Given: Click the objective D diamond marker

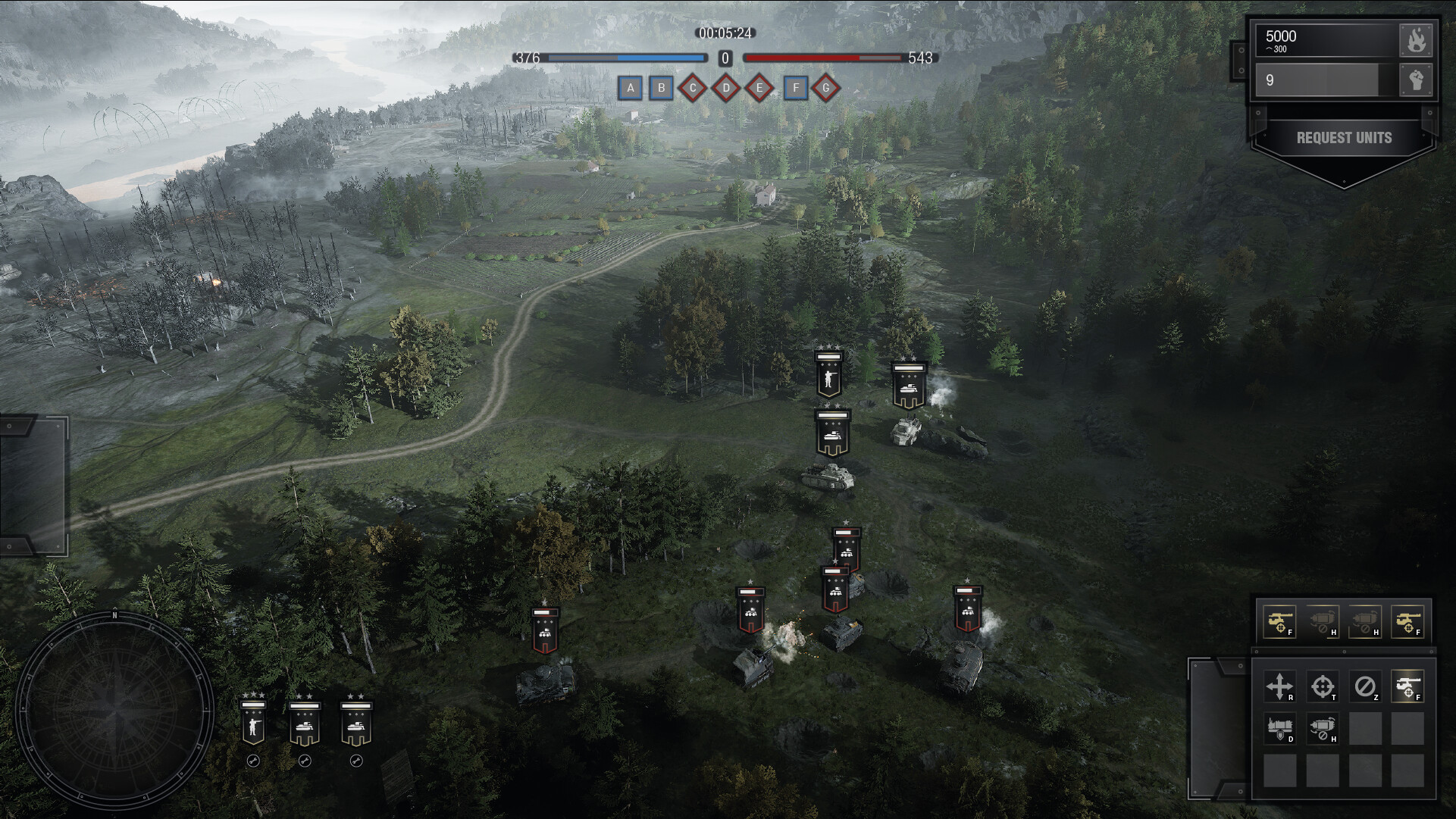Looking at the screenshot, I should click(x=726, y=89).
